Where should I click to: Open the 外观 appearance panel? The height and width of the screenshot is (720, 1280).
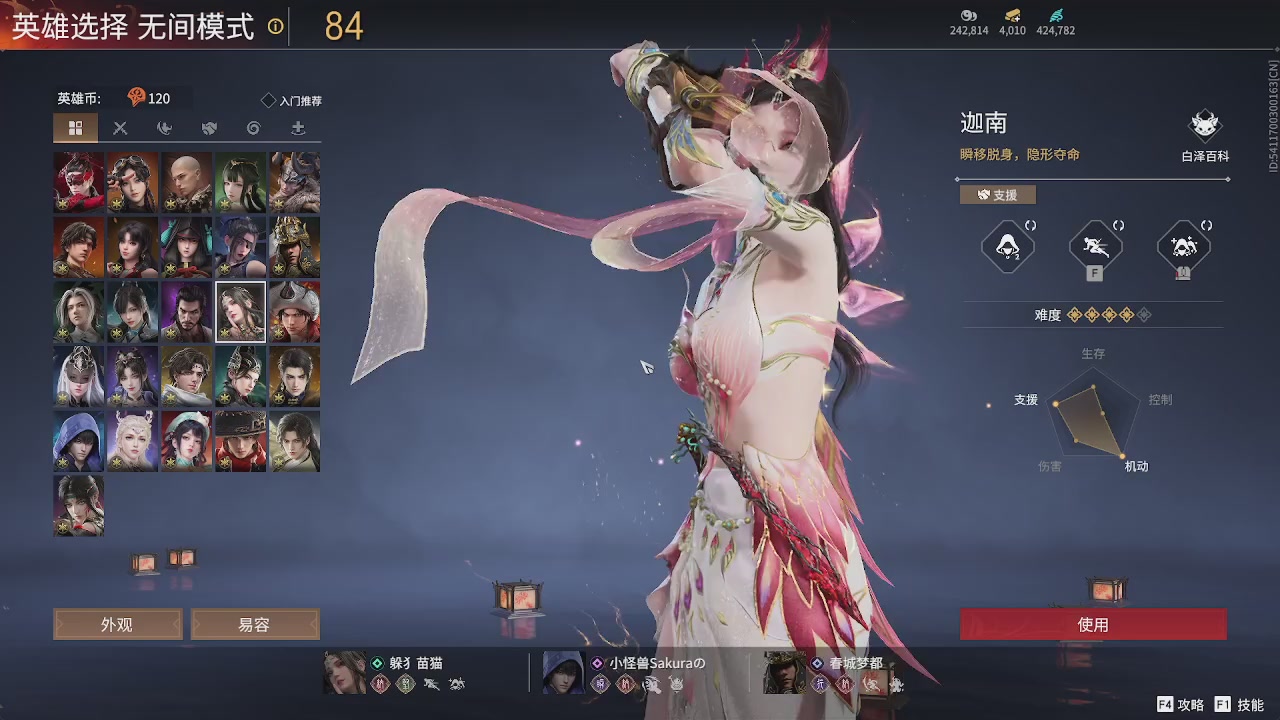click(116, 624)
